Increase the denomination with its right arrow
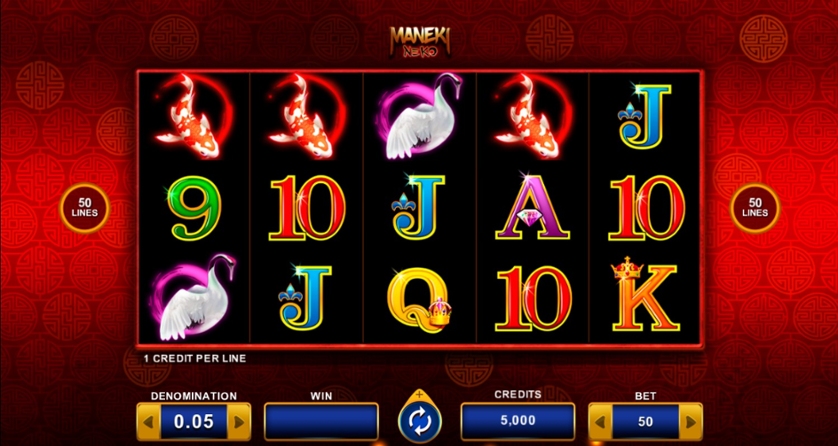This screenshot has height=446, width=838. (x=239, y=421)
